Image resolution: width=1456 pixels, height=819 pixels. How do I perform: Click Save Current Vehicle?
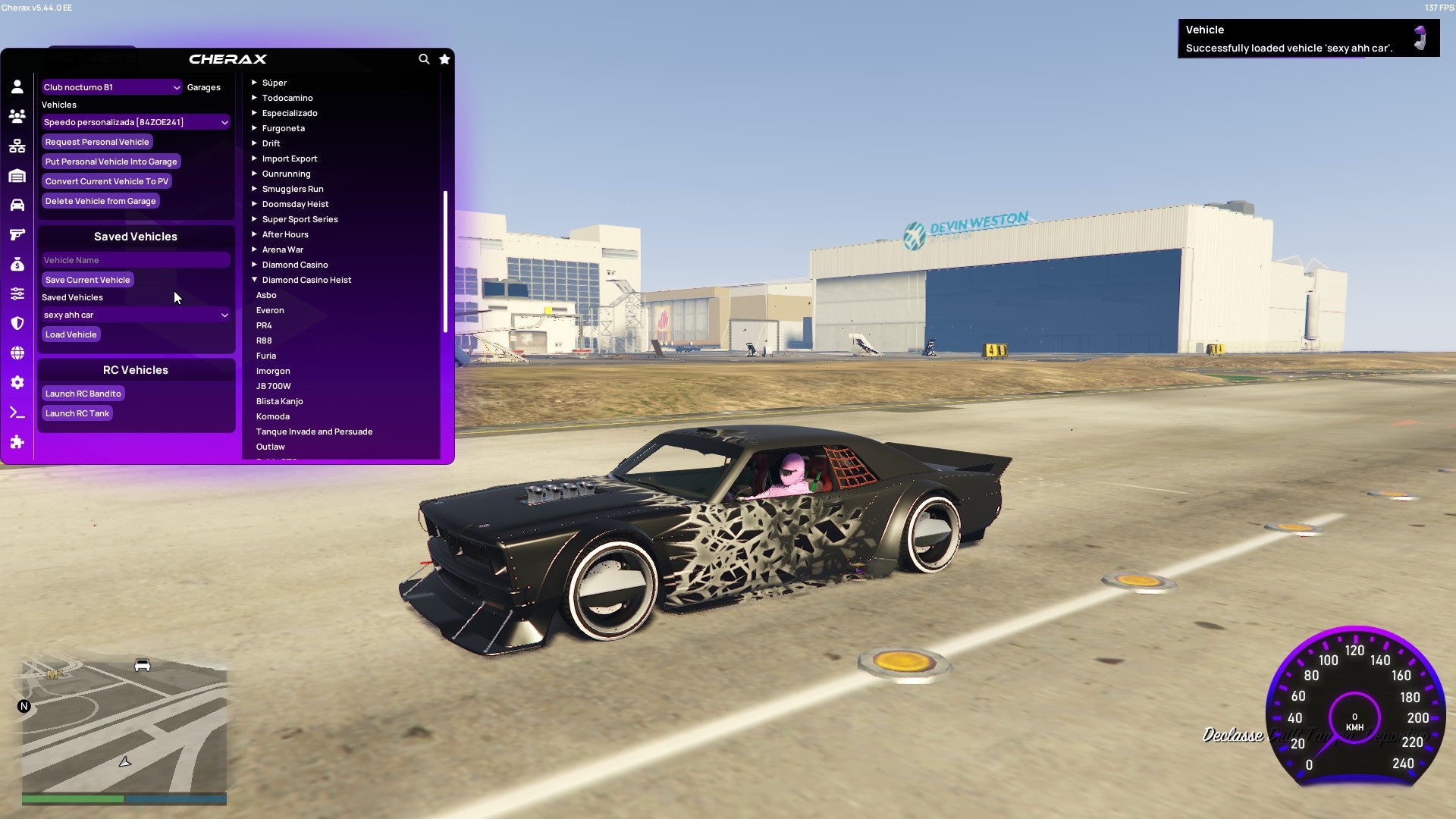click(87, 280)
